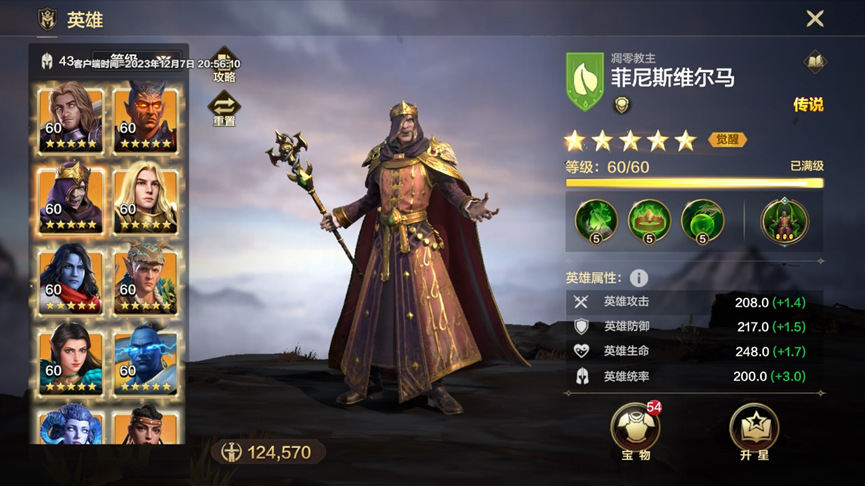Open the 等级 sort dropdown
865x486 pixels.
click(x=137, y=60)
